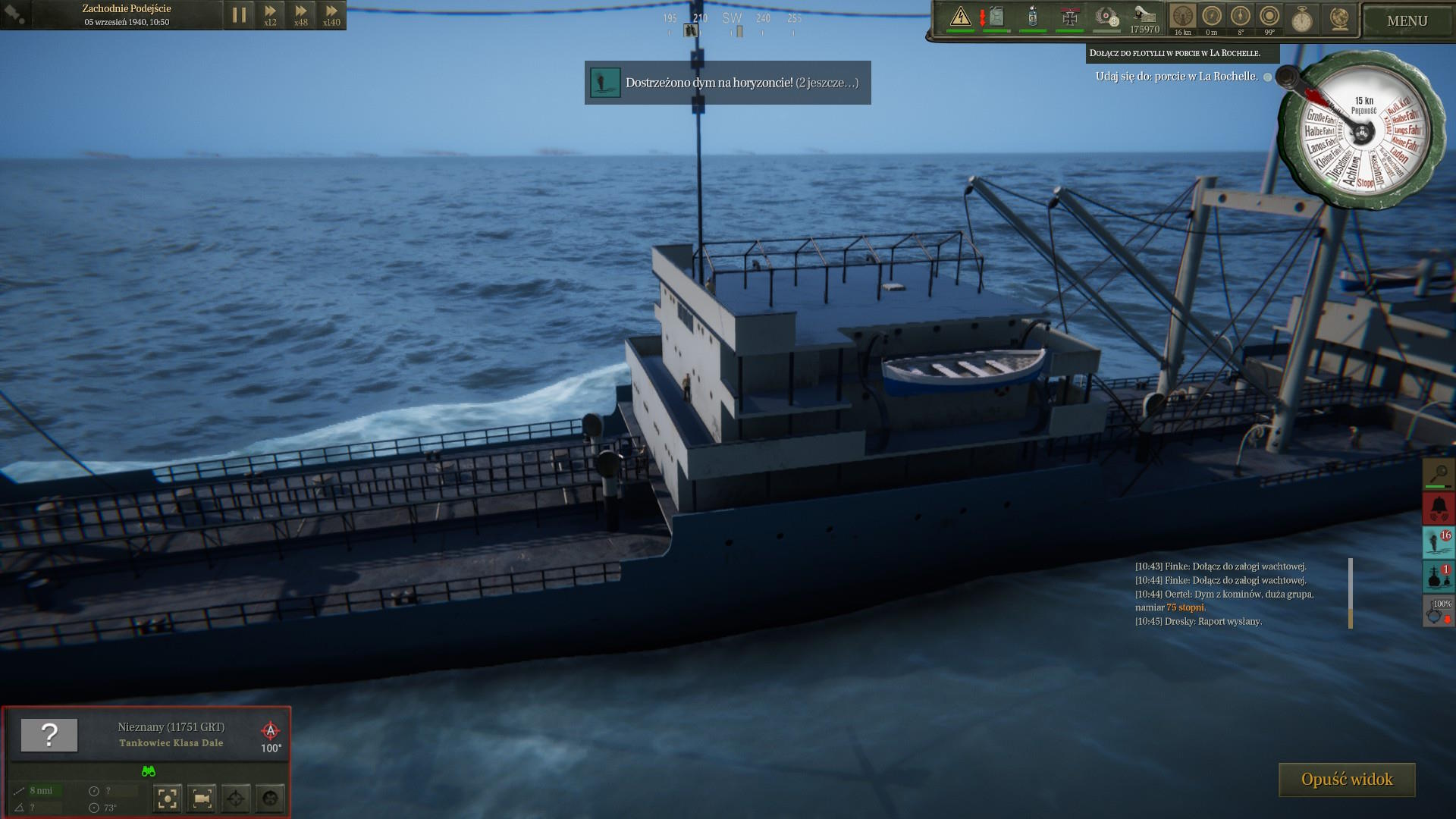Set time compression to x48
The height and width of the screenshot is (819, 1456).
[301, 14]
